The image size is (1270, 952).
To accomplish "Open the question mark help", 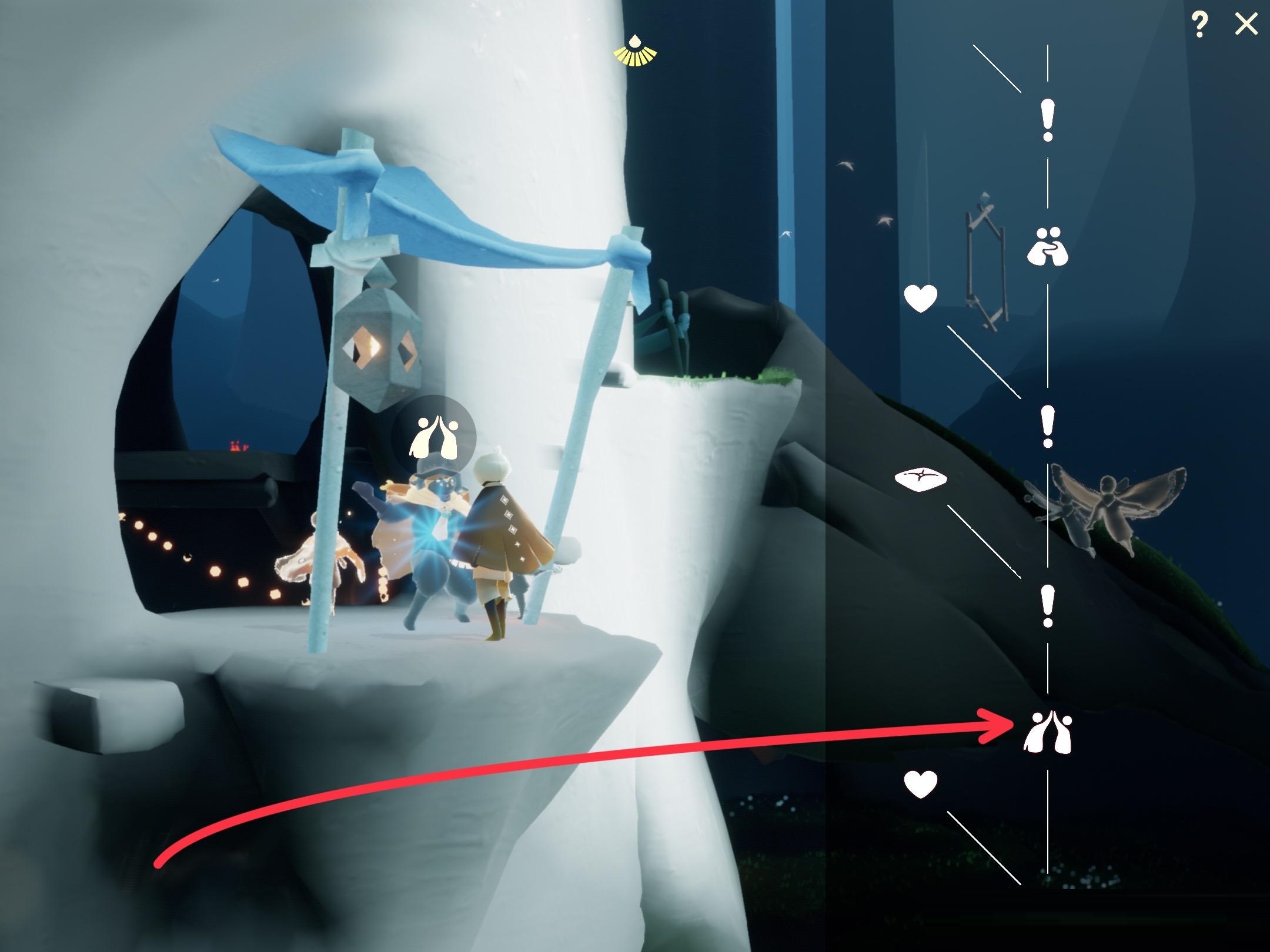I will [1199, 25].
